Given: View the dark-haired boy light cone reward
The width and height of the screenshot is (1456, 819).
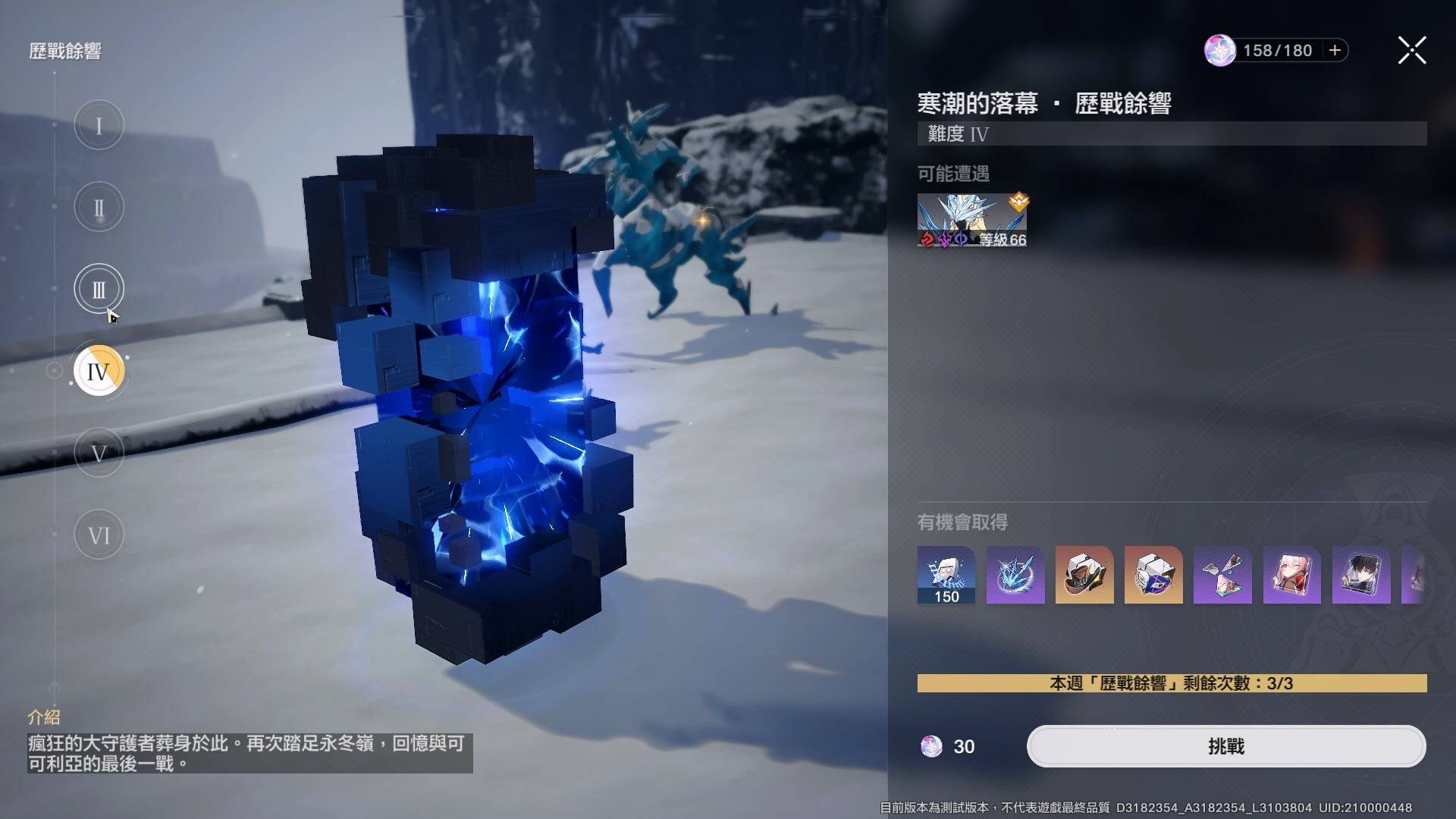Looking at the screenshot, I should click(1361, 575).
